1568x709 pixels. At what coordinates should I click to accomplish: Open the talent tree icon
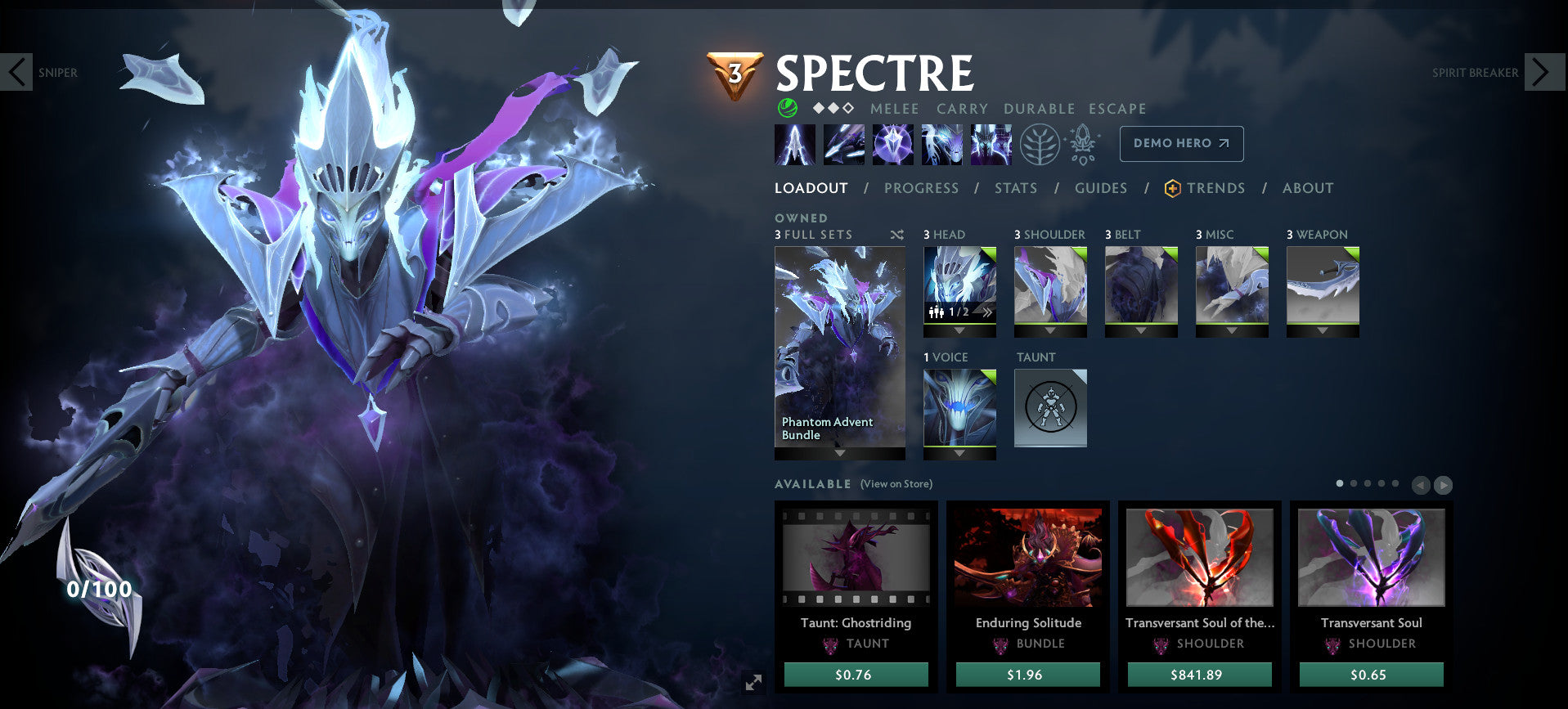click(1040, 143)
